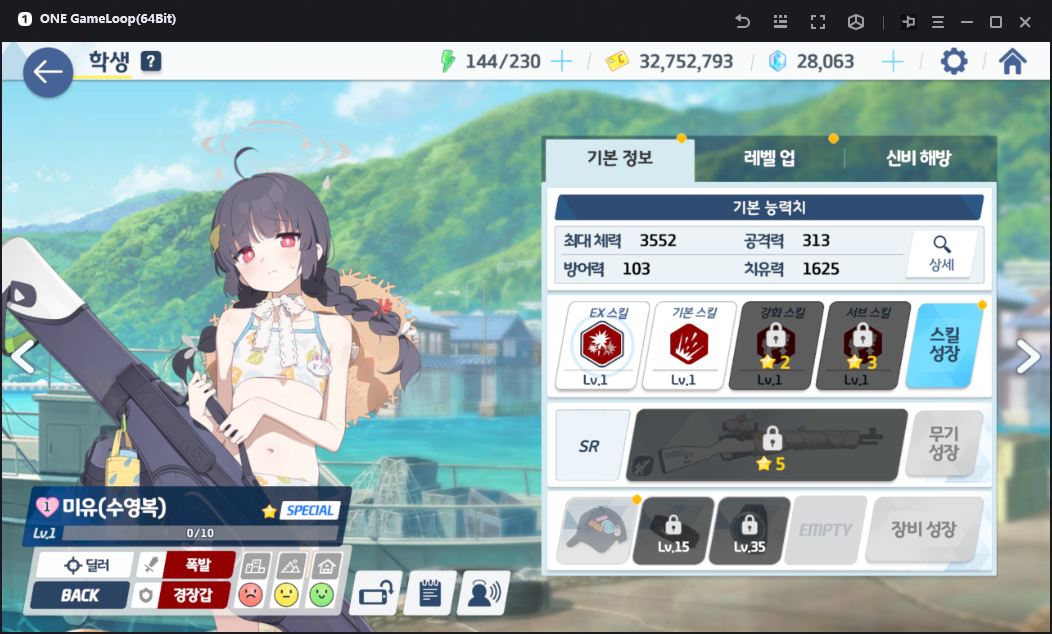Open the settings gear icon
Viewport: 1052px width, 634px height.
click(954, 62)
